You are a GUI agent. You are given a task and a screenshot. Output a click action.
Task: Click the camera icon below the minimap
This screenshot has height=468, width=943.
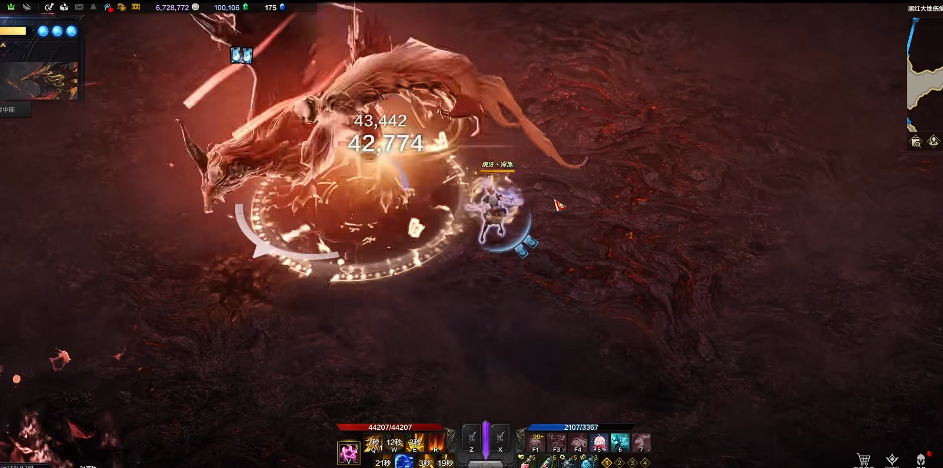(x=916, y=142)
